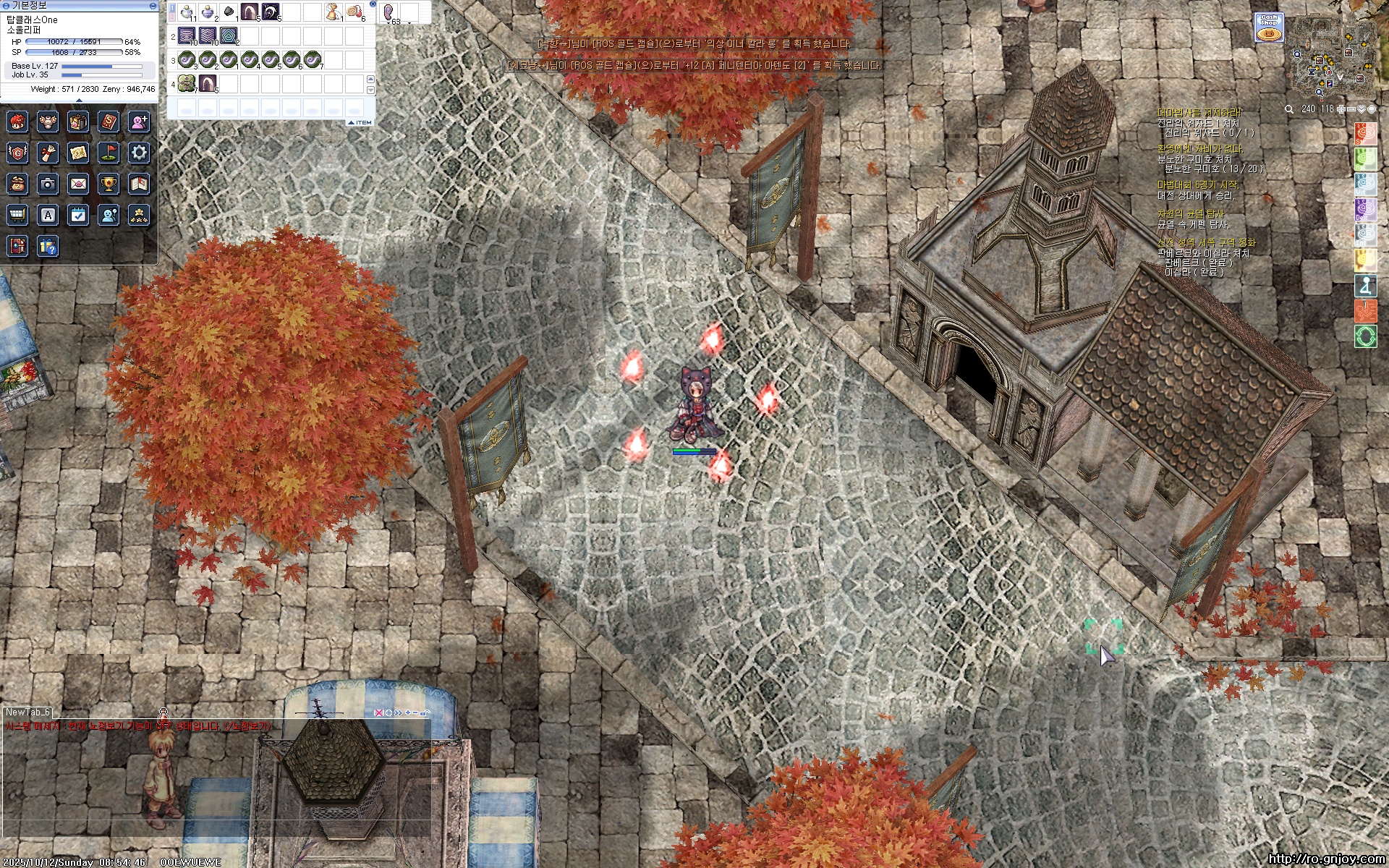The height and width of the screenshot is (868, 1389).
Task: Minimize the basic info window
Action: tap(153, 5)
